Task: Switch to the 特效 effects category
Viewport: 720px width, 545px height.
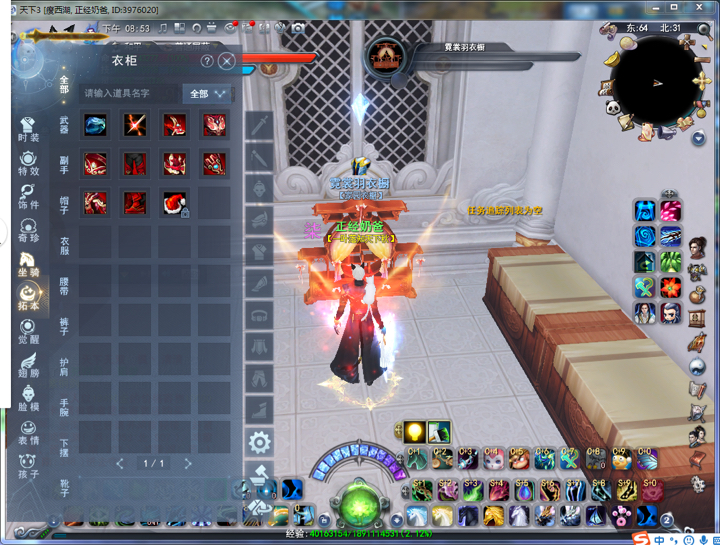Action: tap(28, 163)
